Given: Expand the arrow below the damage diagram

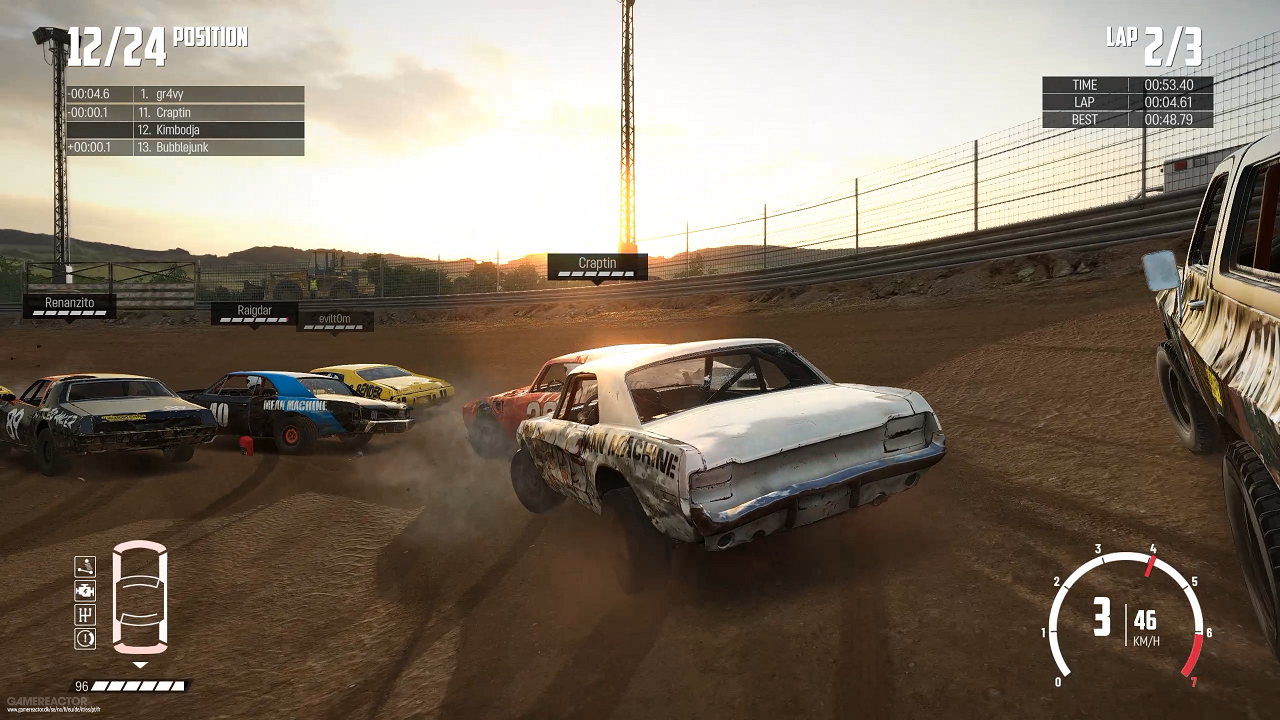Looking at the screenshot, I should 139,663.
